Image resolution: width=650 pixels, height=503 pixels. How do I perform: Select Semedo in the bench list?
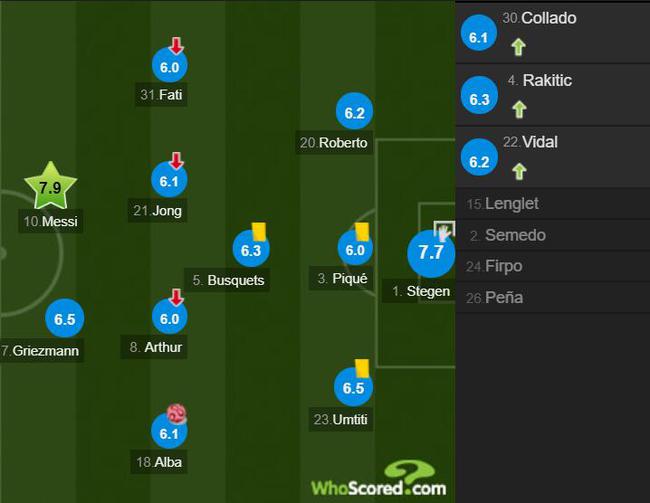coord(552,235)
